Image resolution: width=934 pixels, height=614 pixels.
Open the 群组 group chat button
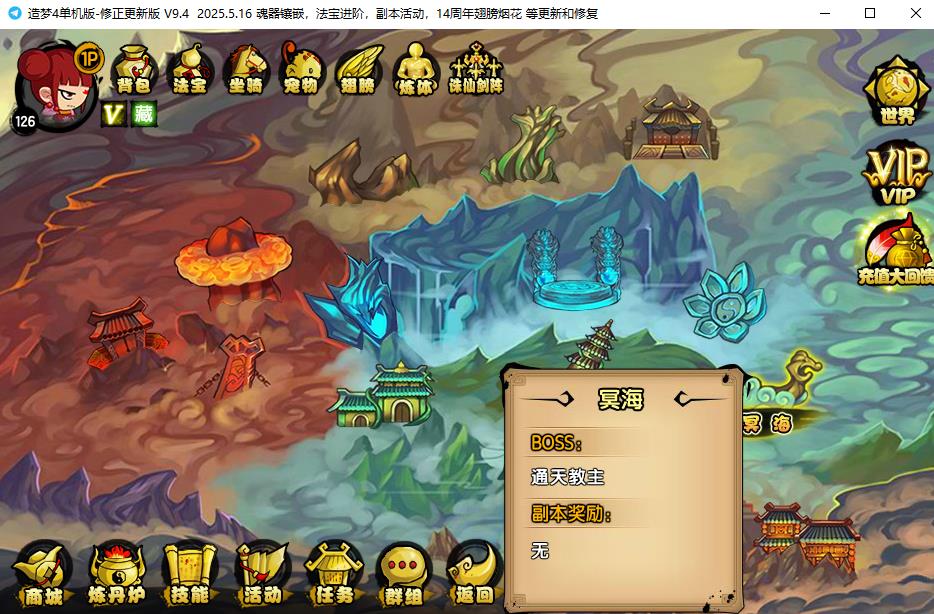404,576
